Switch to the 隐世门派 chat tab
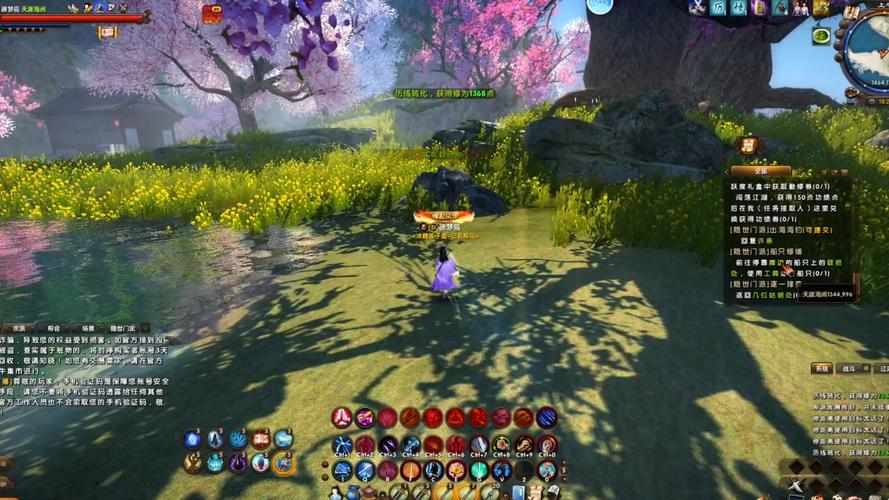Image resolution: width=889 pixels, height=500 pixels. (x=122, y=328)
